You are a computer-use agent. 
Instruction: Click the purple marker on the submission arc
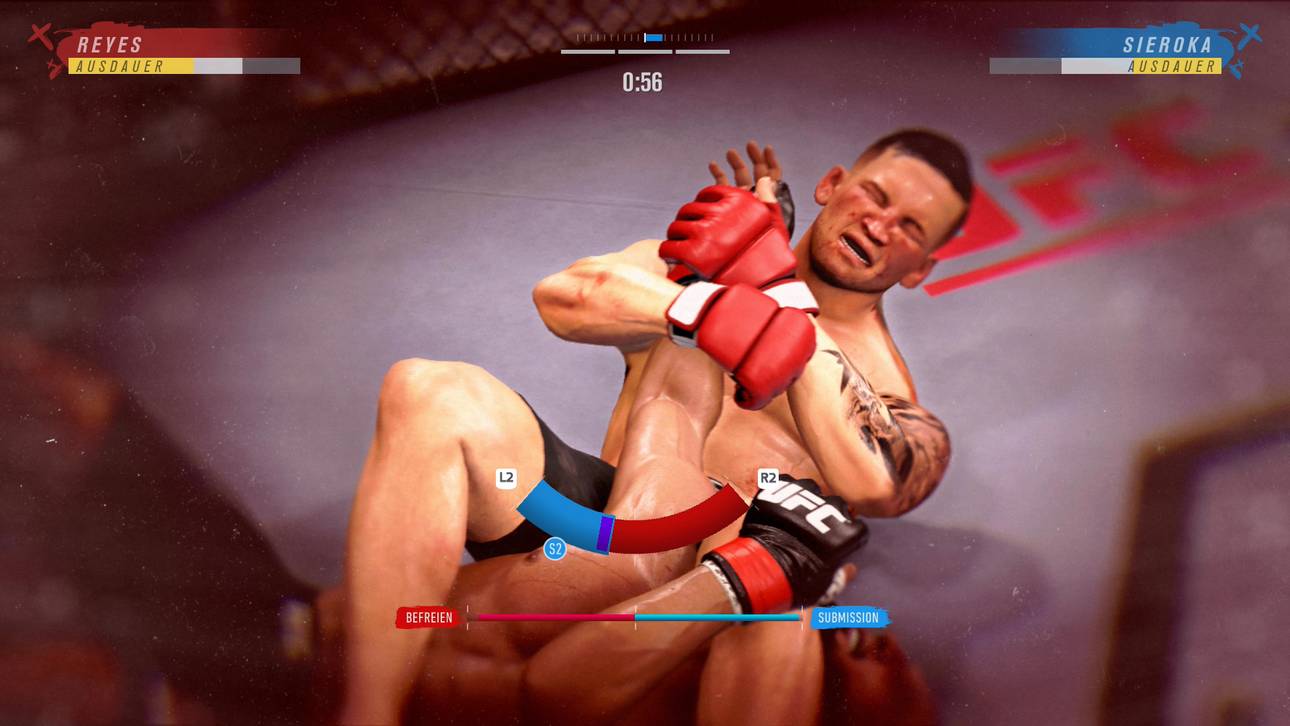tap(605, 535)
